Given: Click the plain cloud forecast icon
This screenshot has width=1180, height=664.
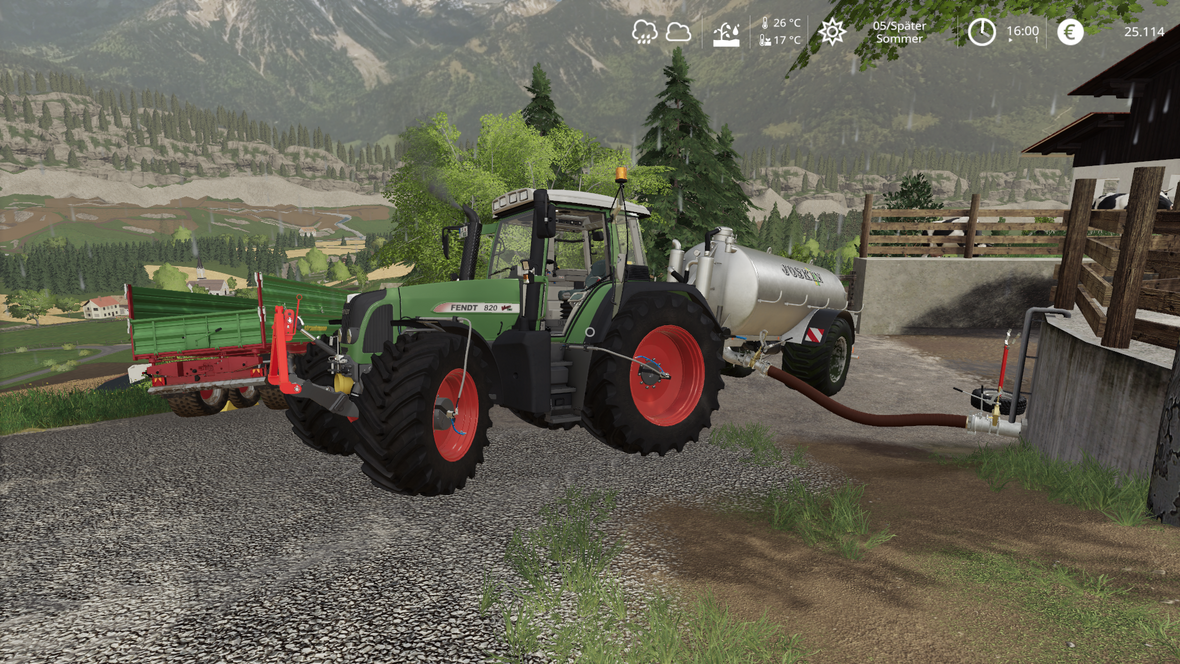Looking at the screenshot, I should click(x=678, y=32).
